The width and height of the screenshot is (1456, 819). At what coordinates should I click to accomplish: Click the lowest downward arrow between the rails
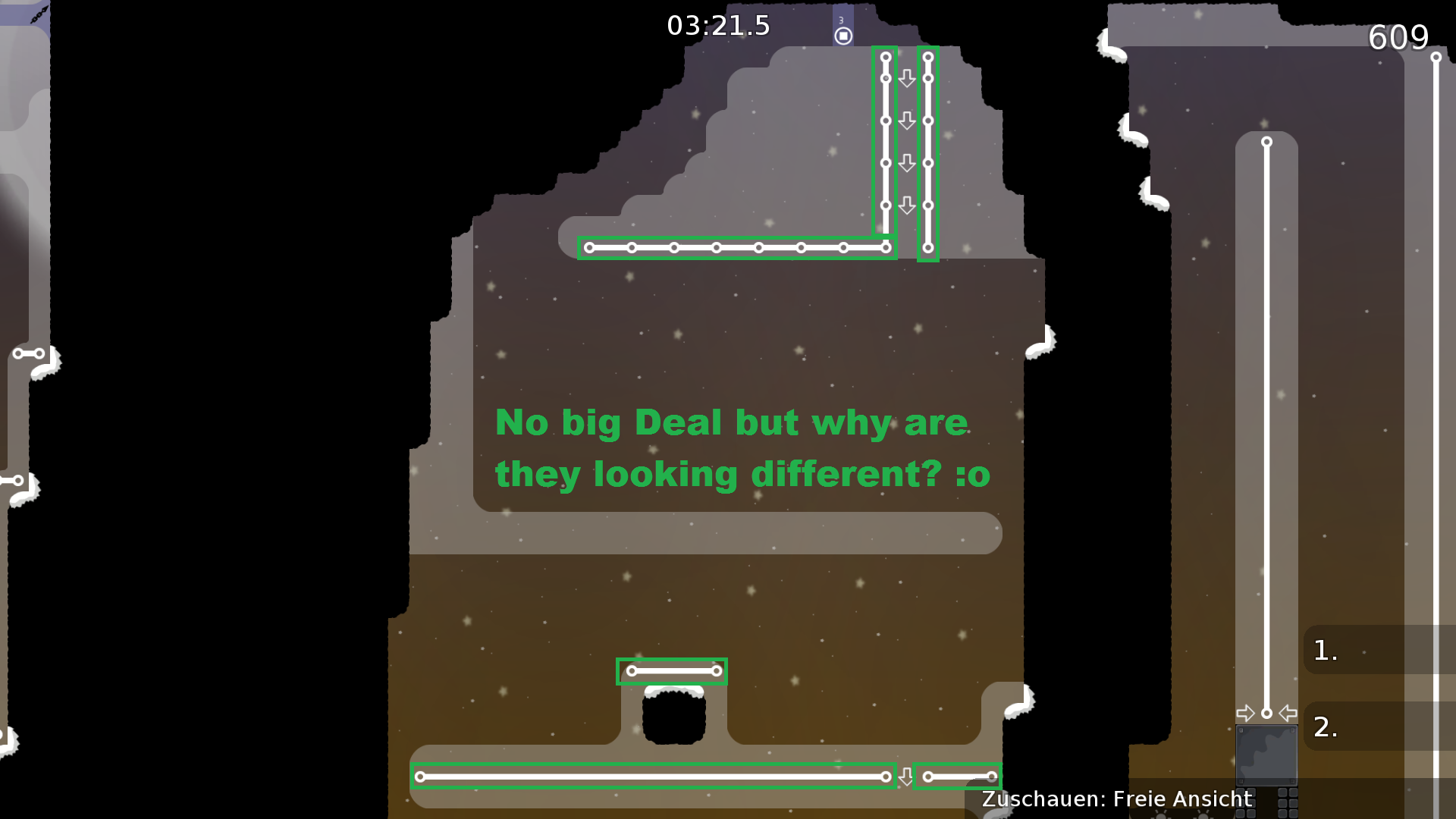tap(907, 204)
